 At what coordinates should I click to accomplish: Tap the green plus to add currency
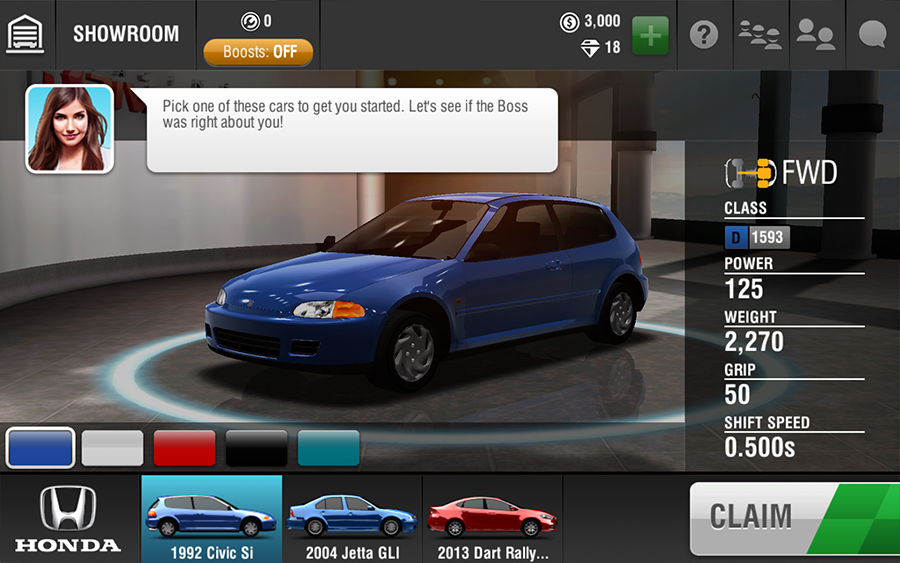click(650, 35)
